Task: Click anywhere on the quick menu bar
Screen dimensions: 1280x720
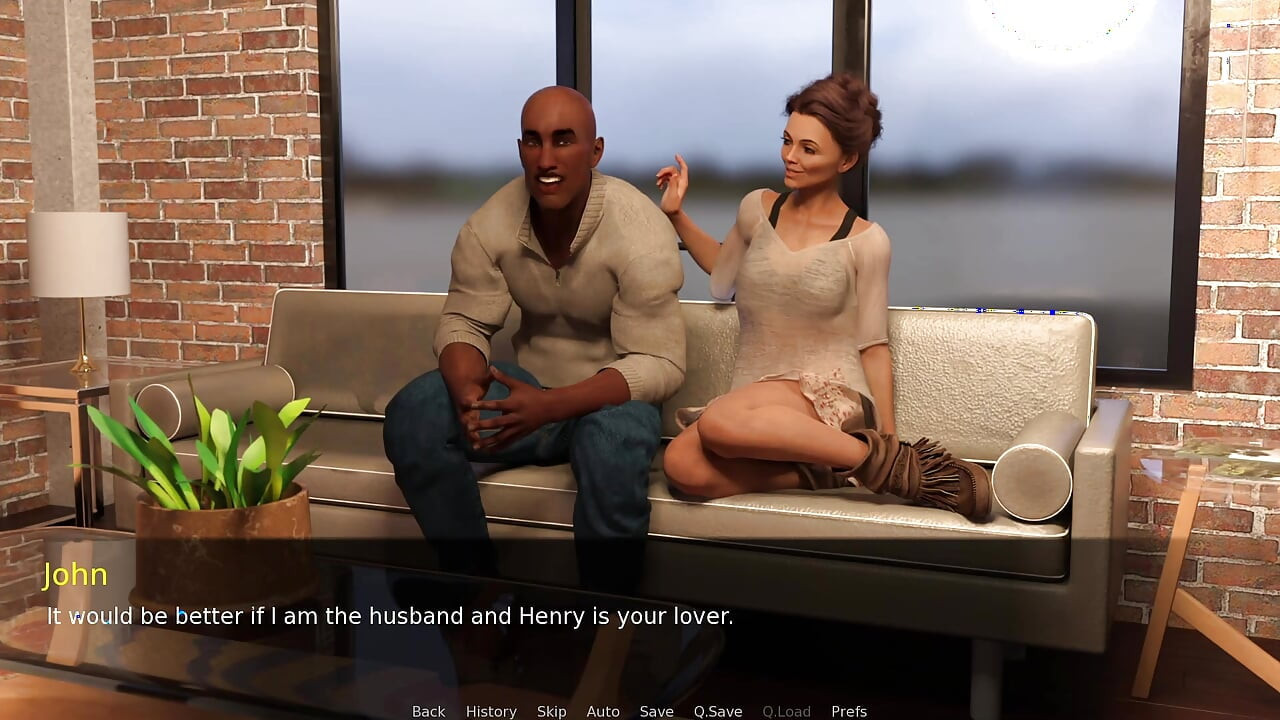Action: 640,711
